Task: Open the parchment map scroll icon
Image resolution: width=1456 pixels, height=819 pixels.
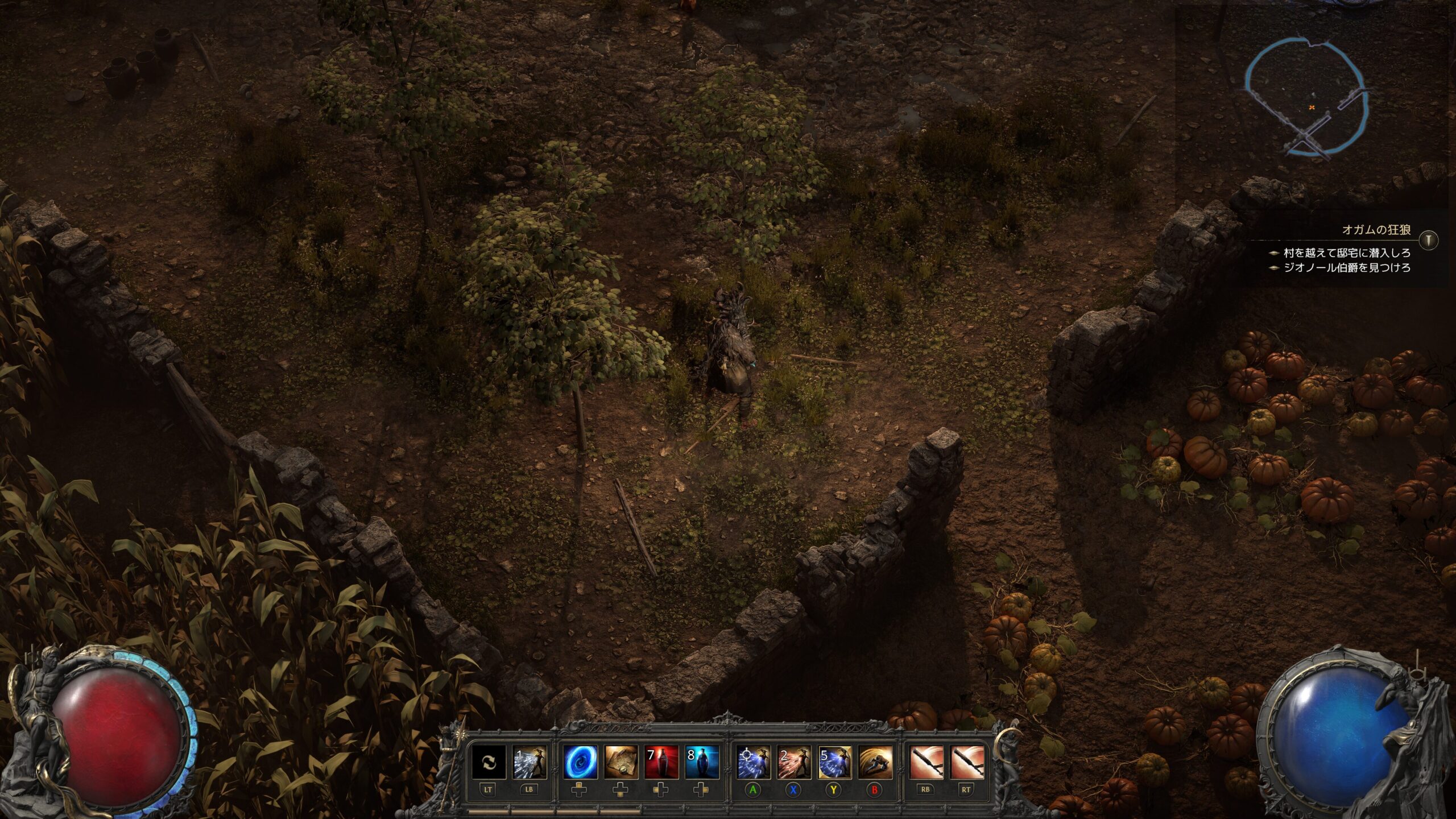Action: click(x=621, y=763)
